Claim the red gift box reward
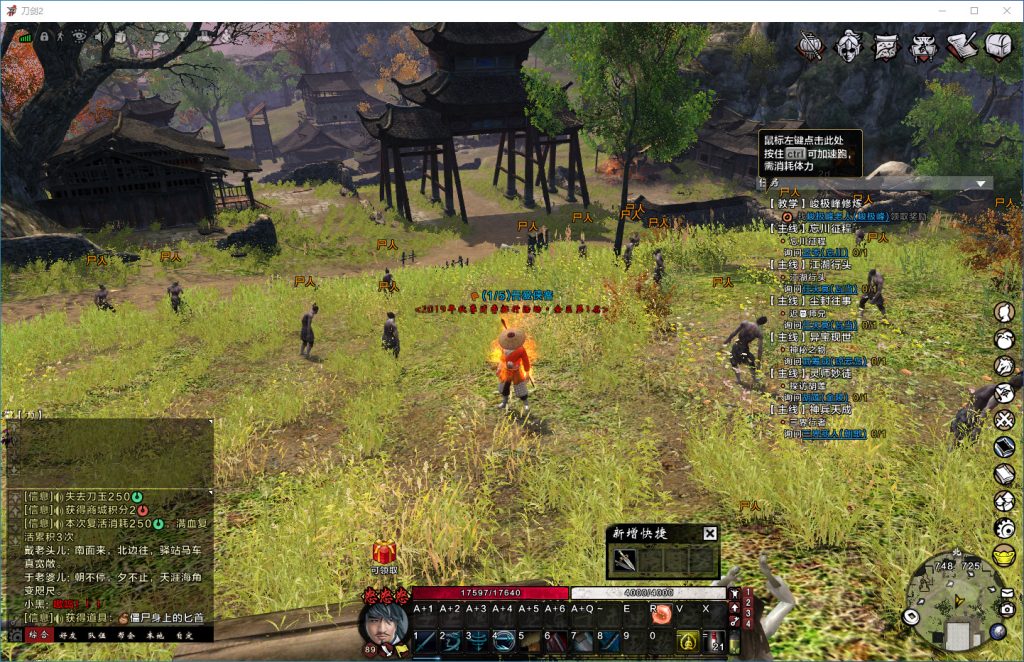Image resolution: width=1024 pixels, height=662 pixels. pos(384,553)
